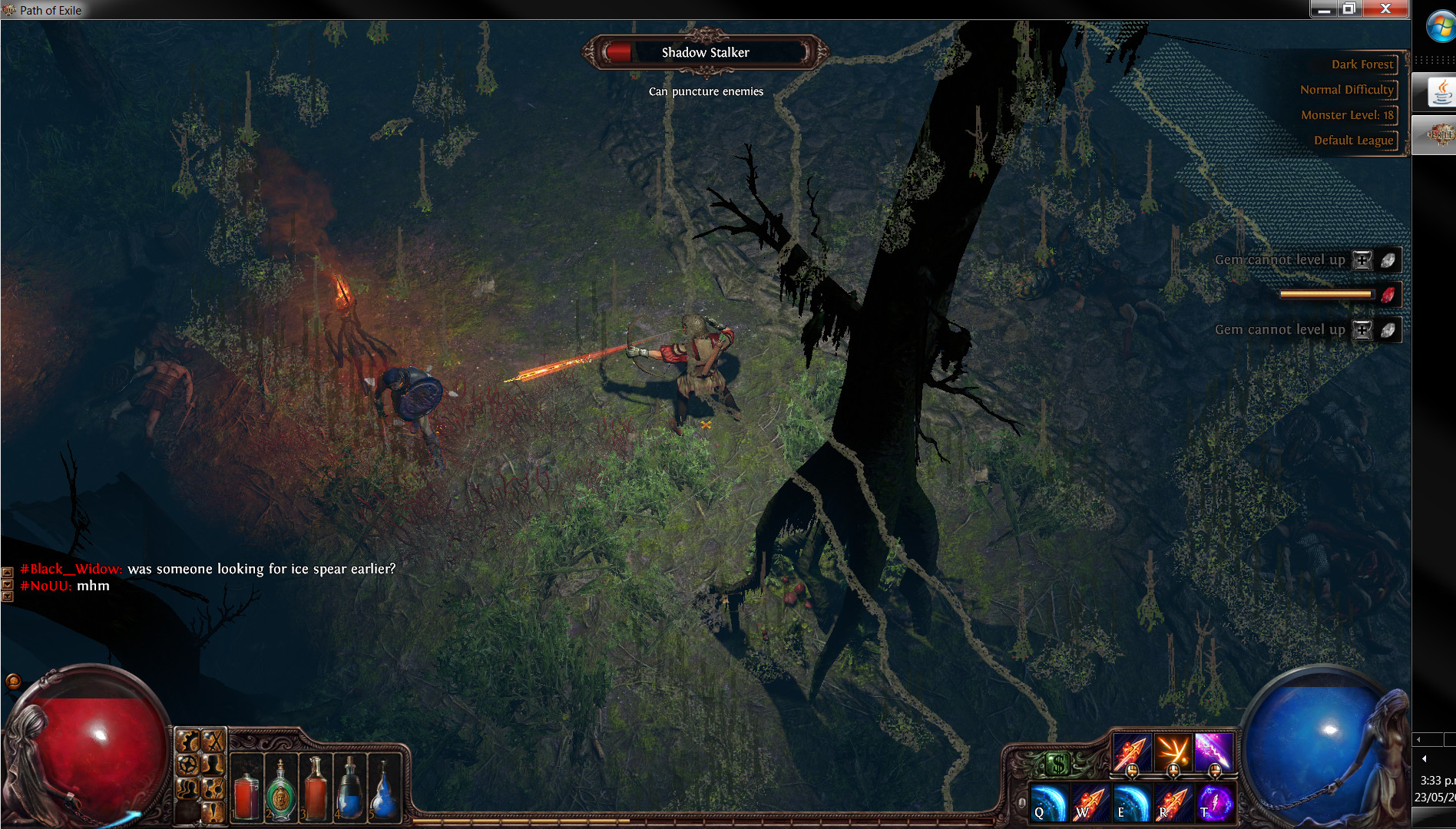Select the orange splitting arrows skill slot
The height and width of the screenshot is (829, 1456).
[x=1173, y=751]
